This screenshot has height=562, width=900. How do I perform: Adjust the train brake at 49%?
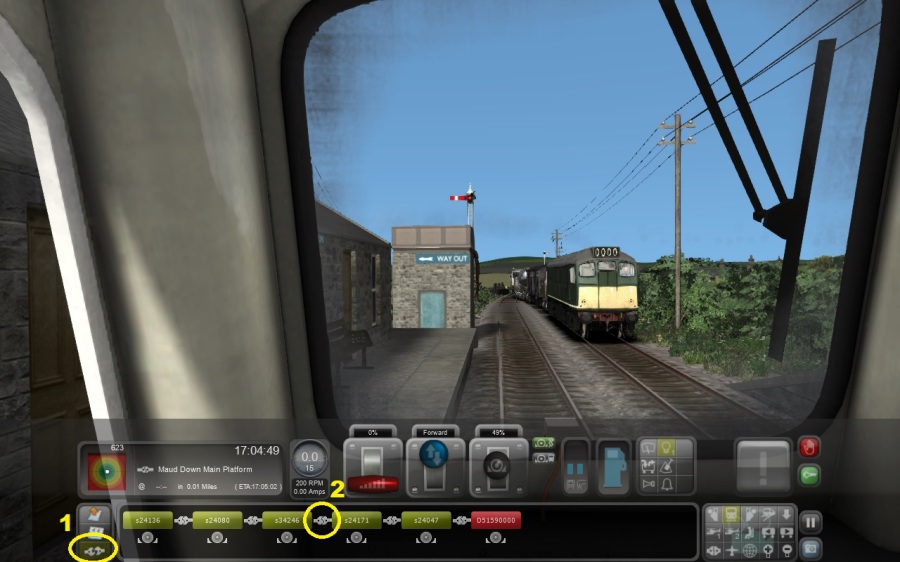[497, 466]
